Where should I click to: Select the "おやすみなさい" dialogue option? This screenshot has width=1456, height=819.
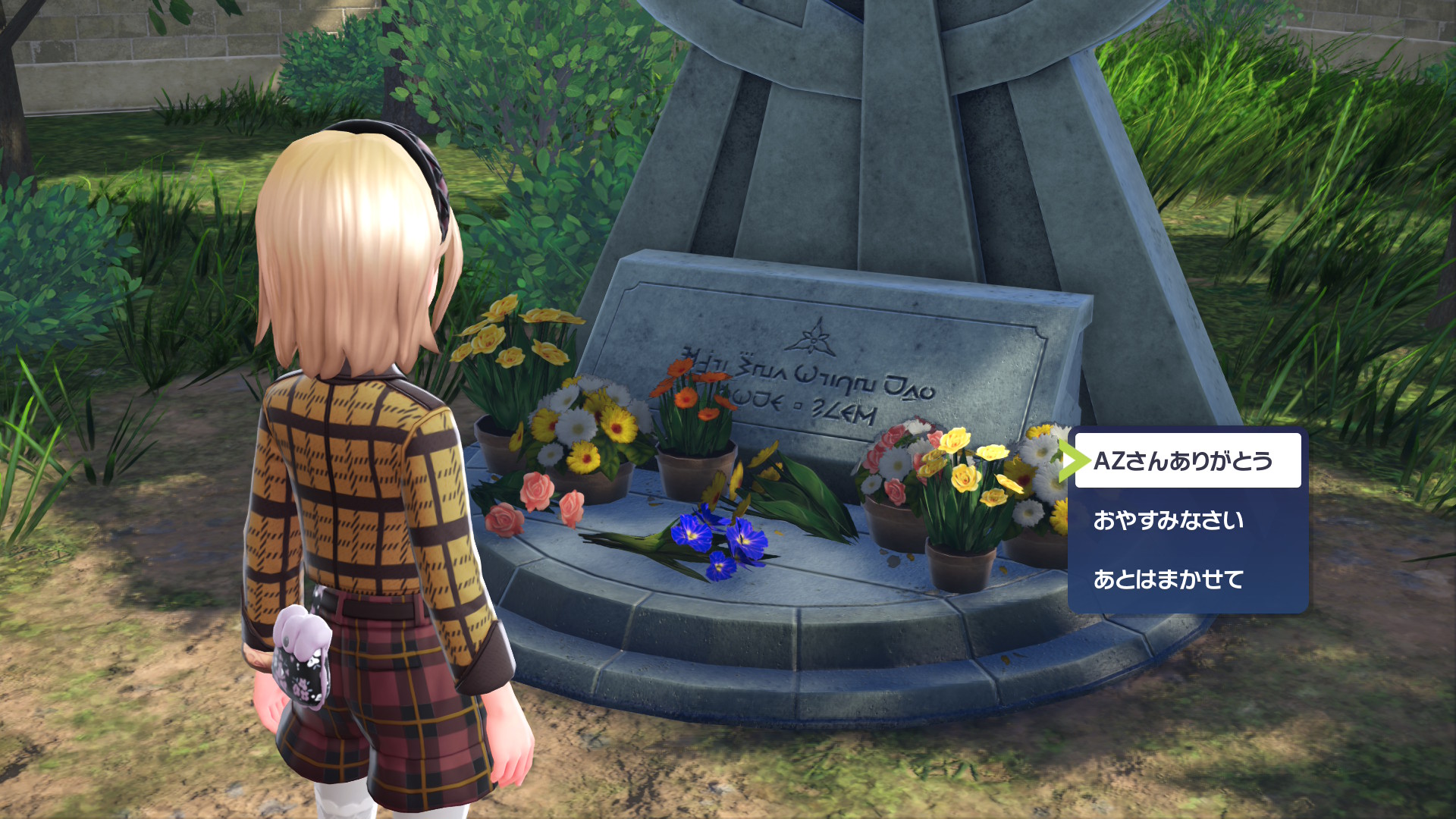[x=1169, y=520]
